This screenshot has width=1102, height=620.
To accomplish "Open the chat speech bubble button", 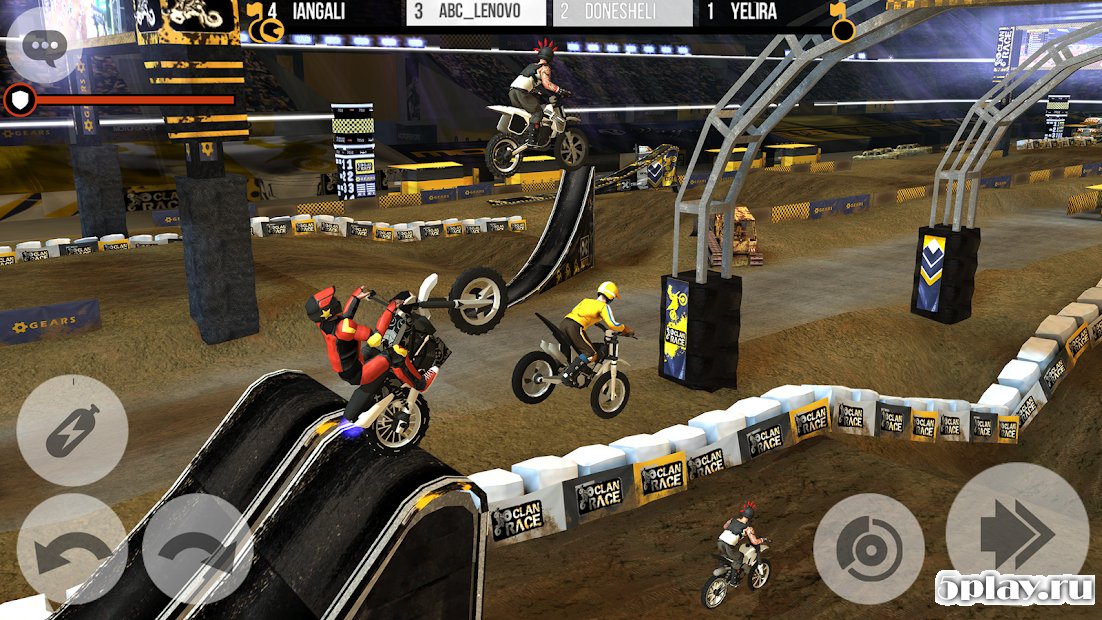I will pos(46,45).
